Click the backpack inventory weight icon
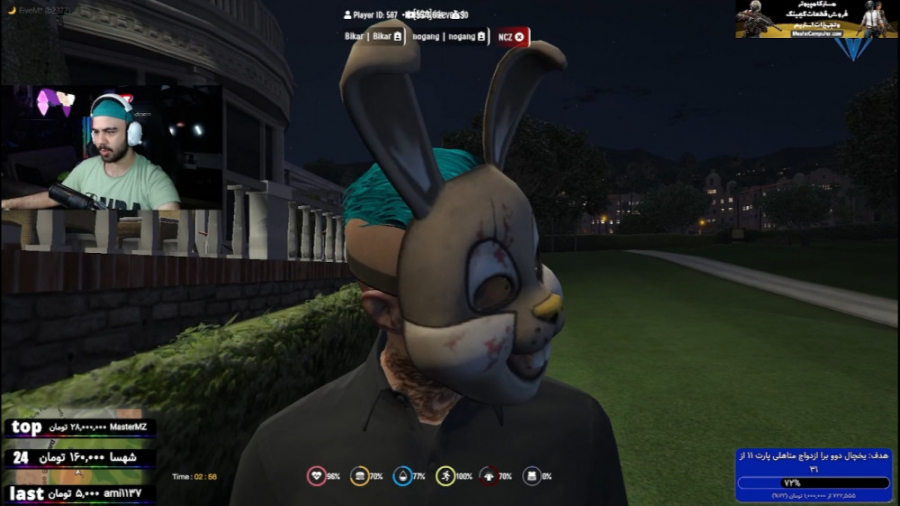The image size is (900, 506). coord(532,476)
